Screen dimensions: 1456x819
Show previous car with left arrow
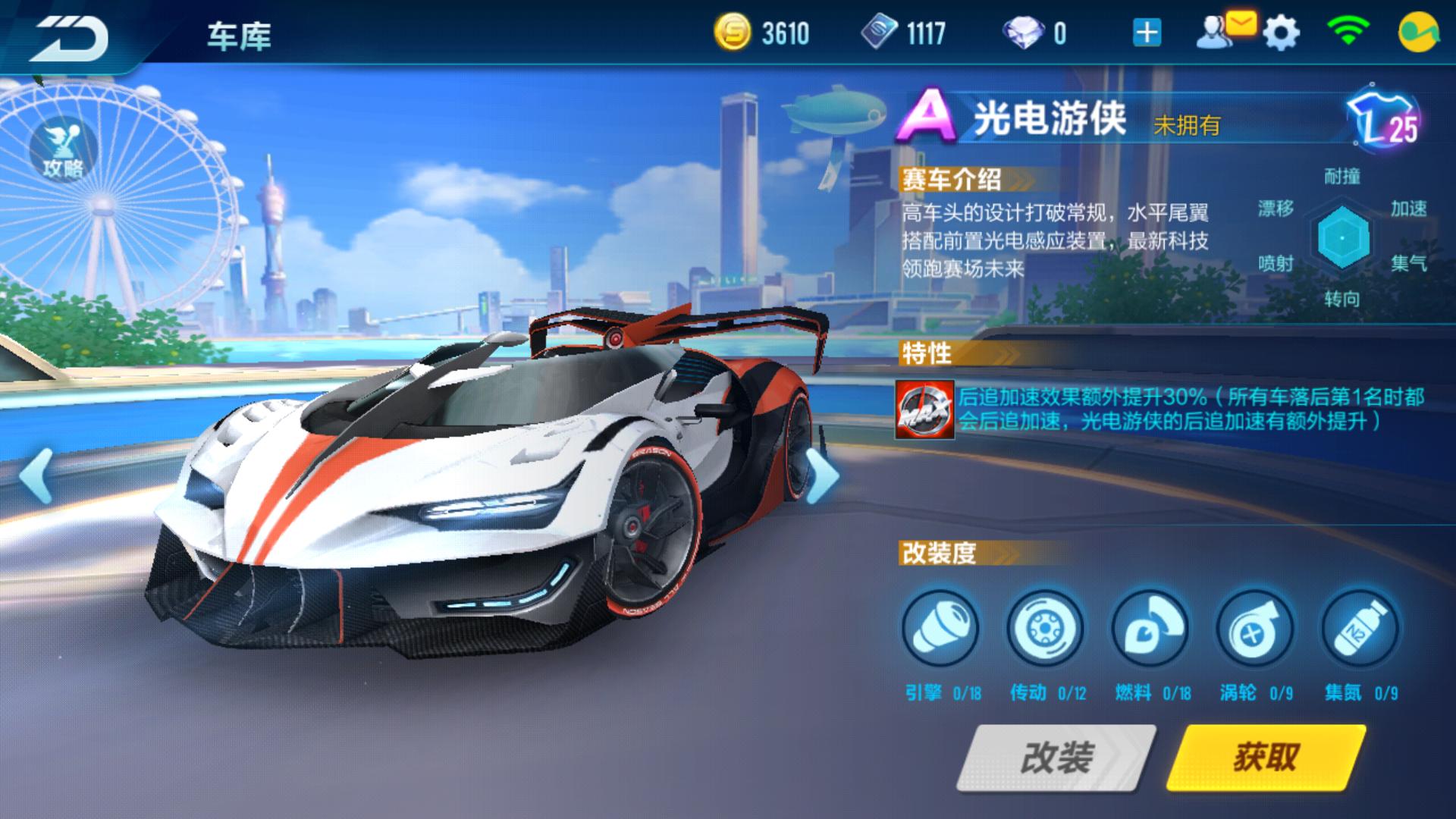[x=34, y=474]
